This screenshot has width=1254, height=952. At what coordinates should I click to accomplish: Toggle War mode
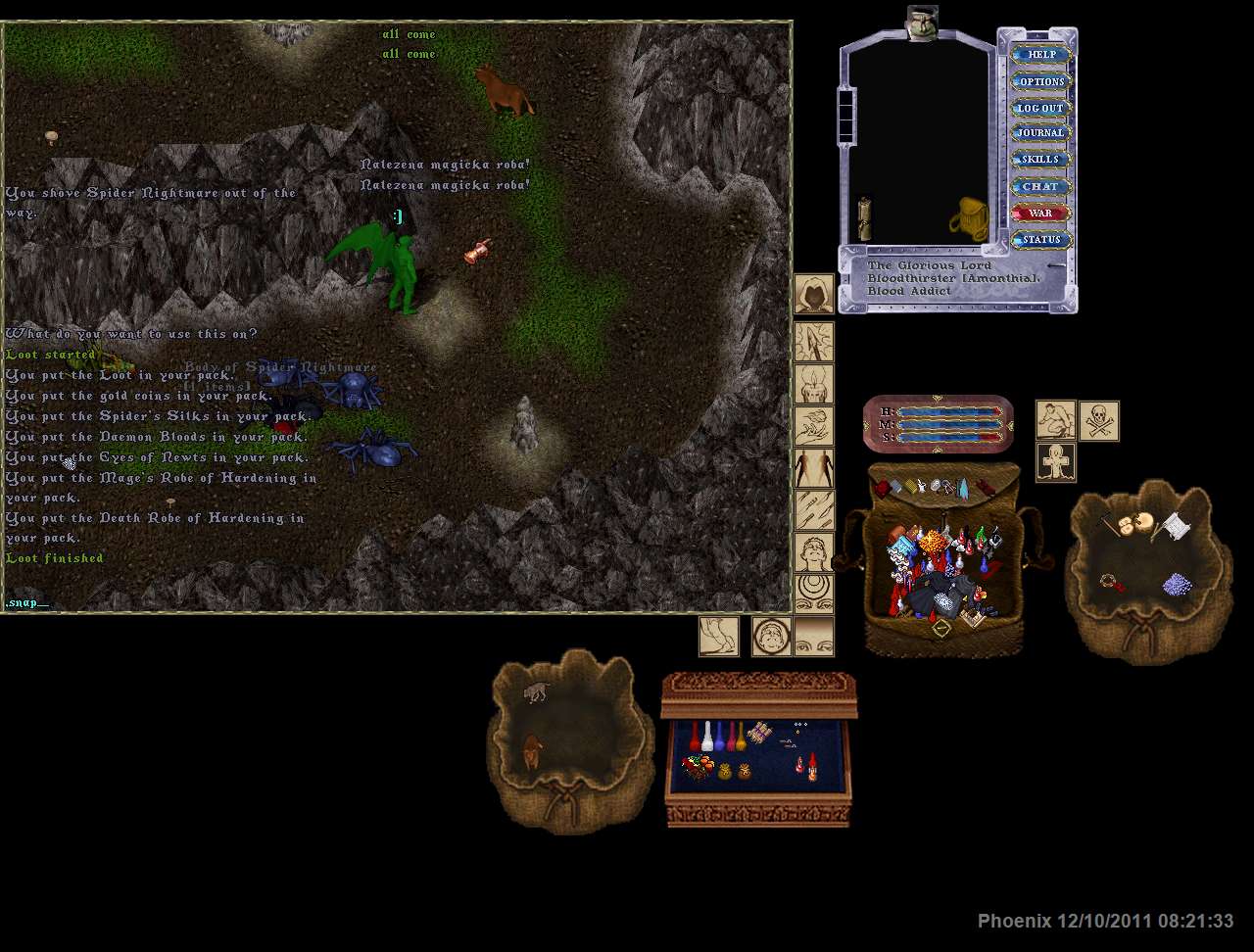(x=1040, y=213)
